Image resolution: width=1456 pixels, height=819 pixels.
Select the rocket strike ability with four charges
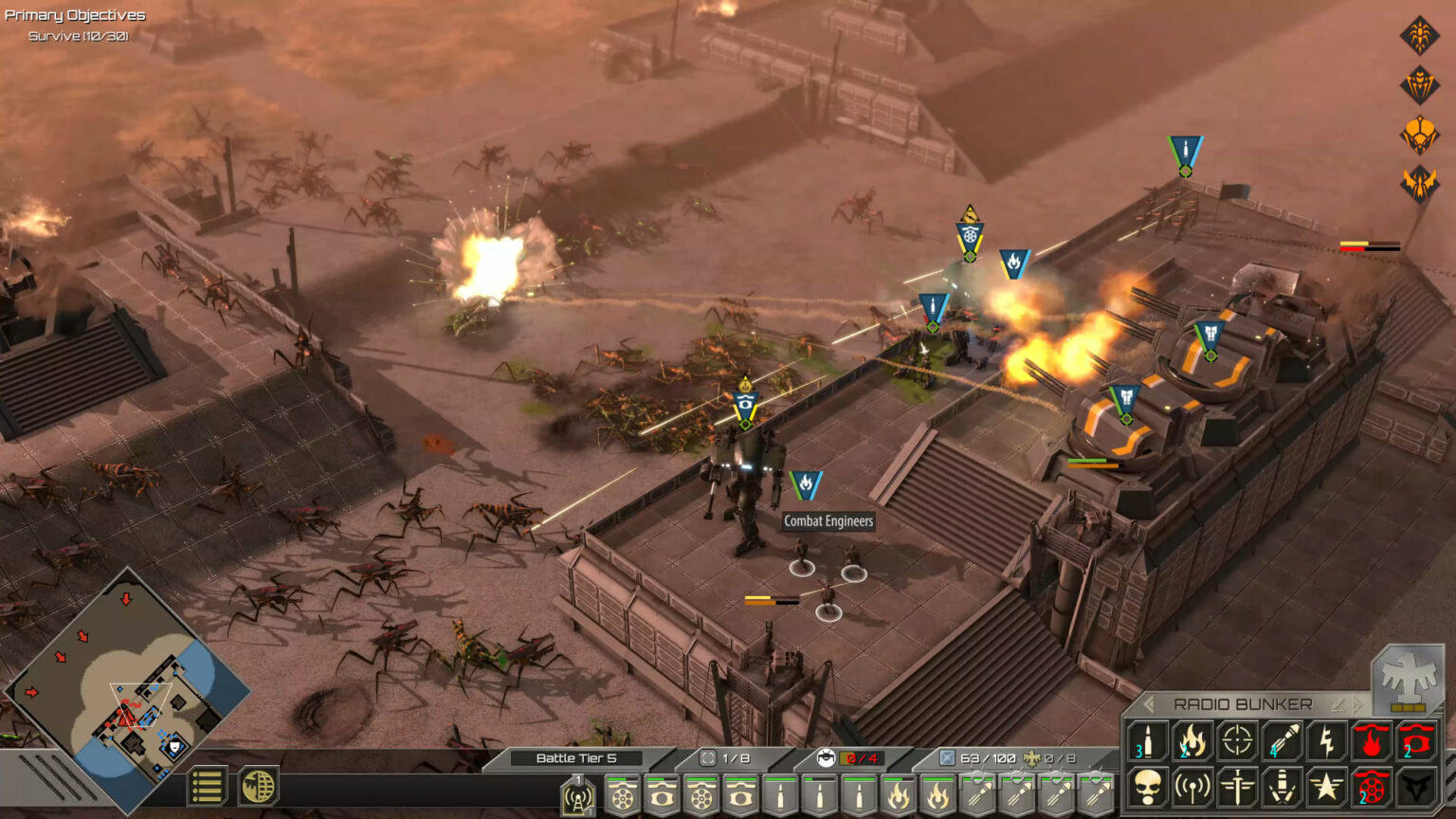tap(1282, 741)
